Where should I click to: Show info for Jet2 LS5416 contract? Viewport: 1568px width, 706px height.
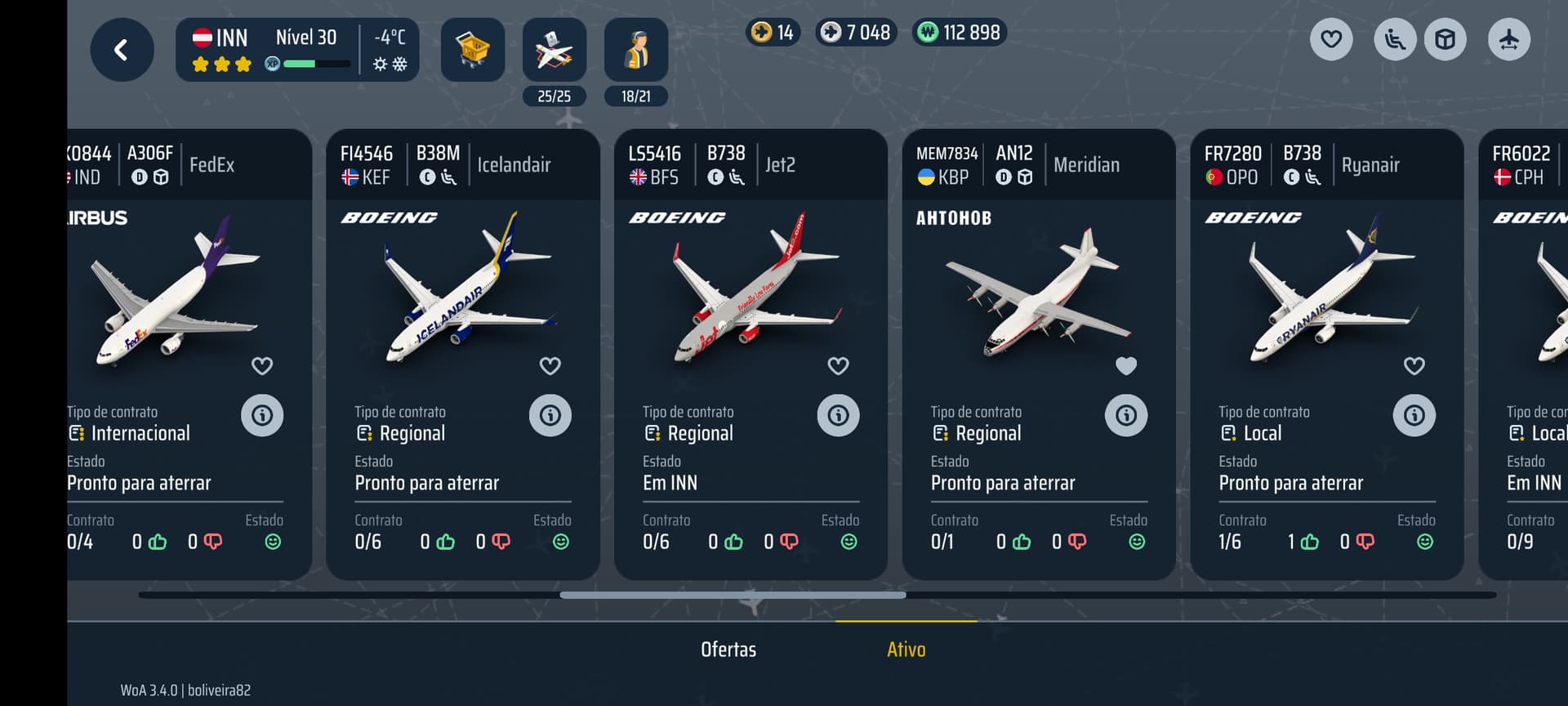coord(838,415)
